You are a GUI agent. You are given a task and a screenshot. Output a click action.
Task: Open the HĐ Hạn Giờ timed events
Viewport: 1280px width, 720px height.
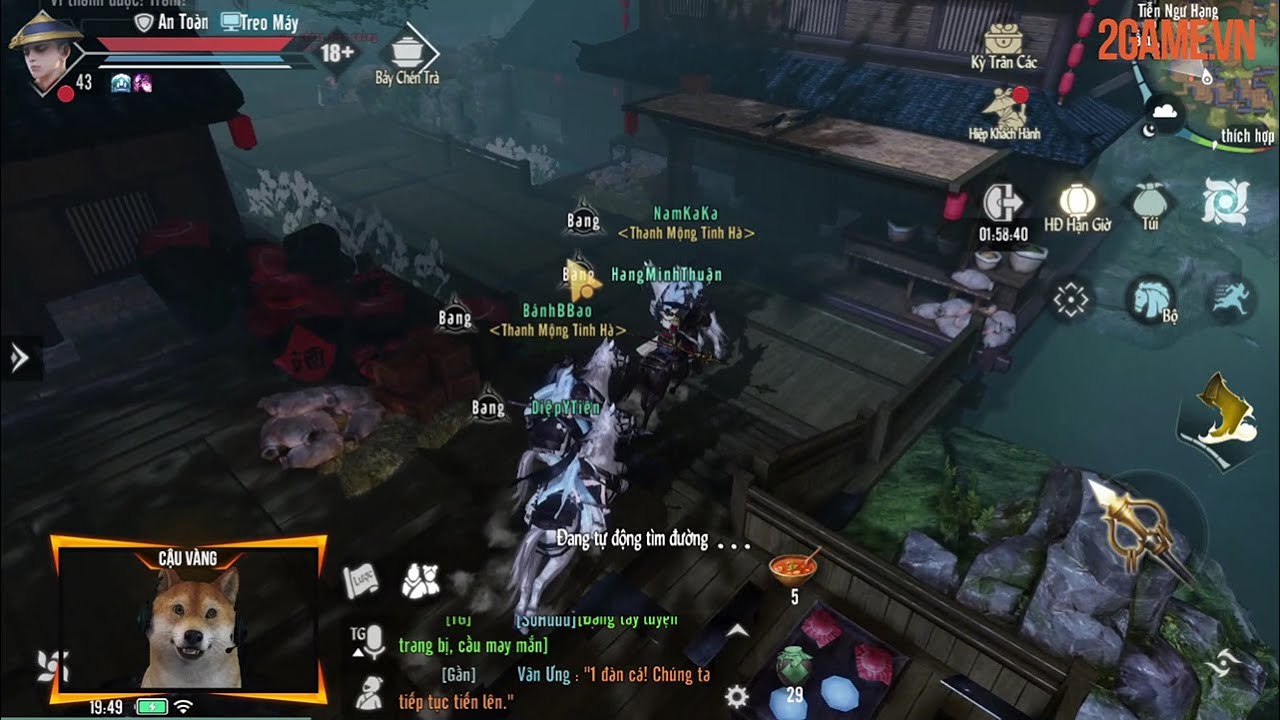1077,203
